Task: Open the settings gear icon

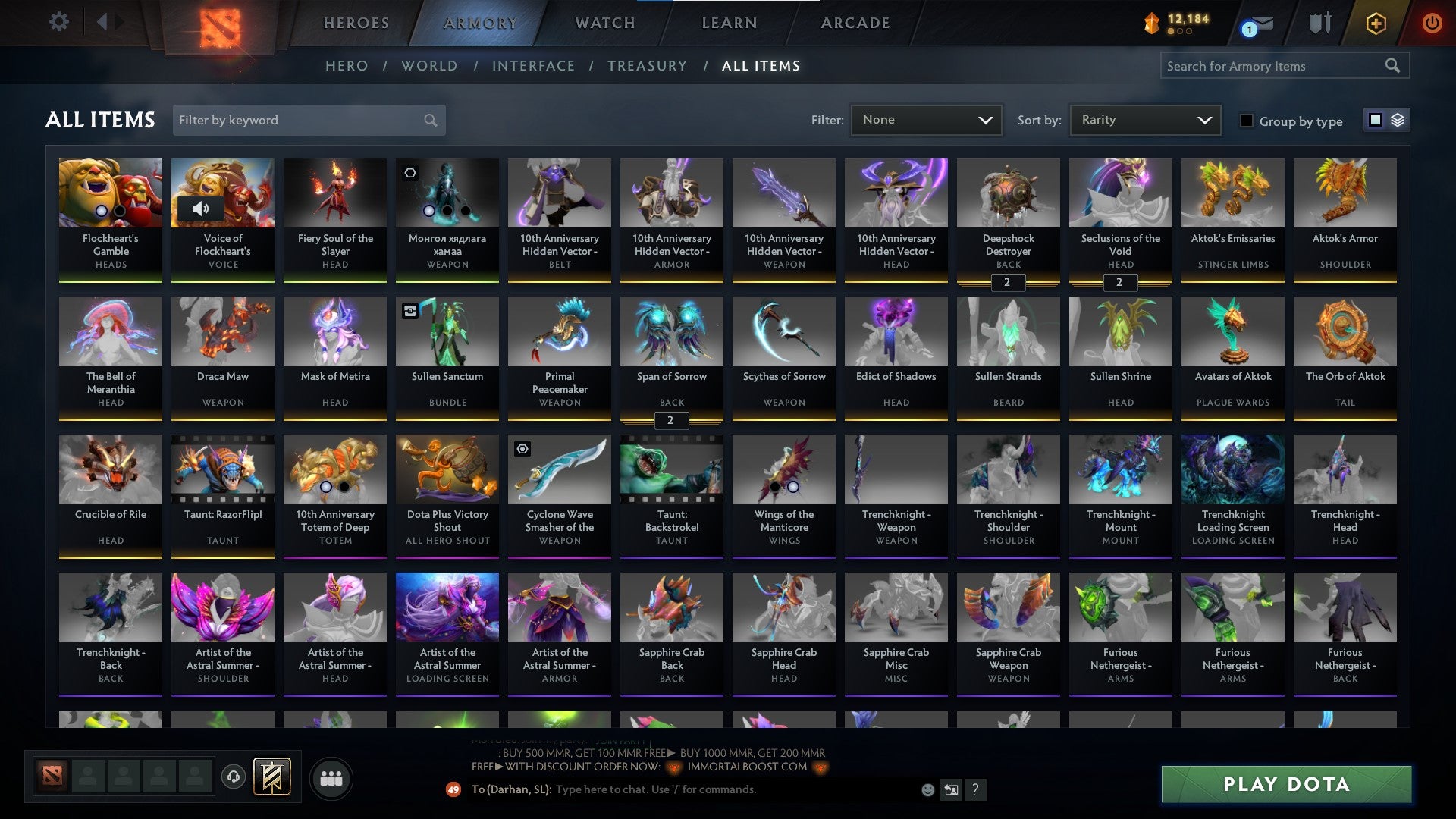Action: 59,23
